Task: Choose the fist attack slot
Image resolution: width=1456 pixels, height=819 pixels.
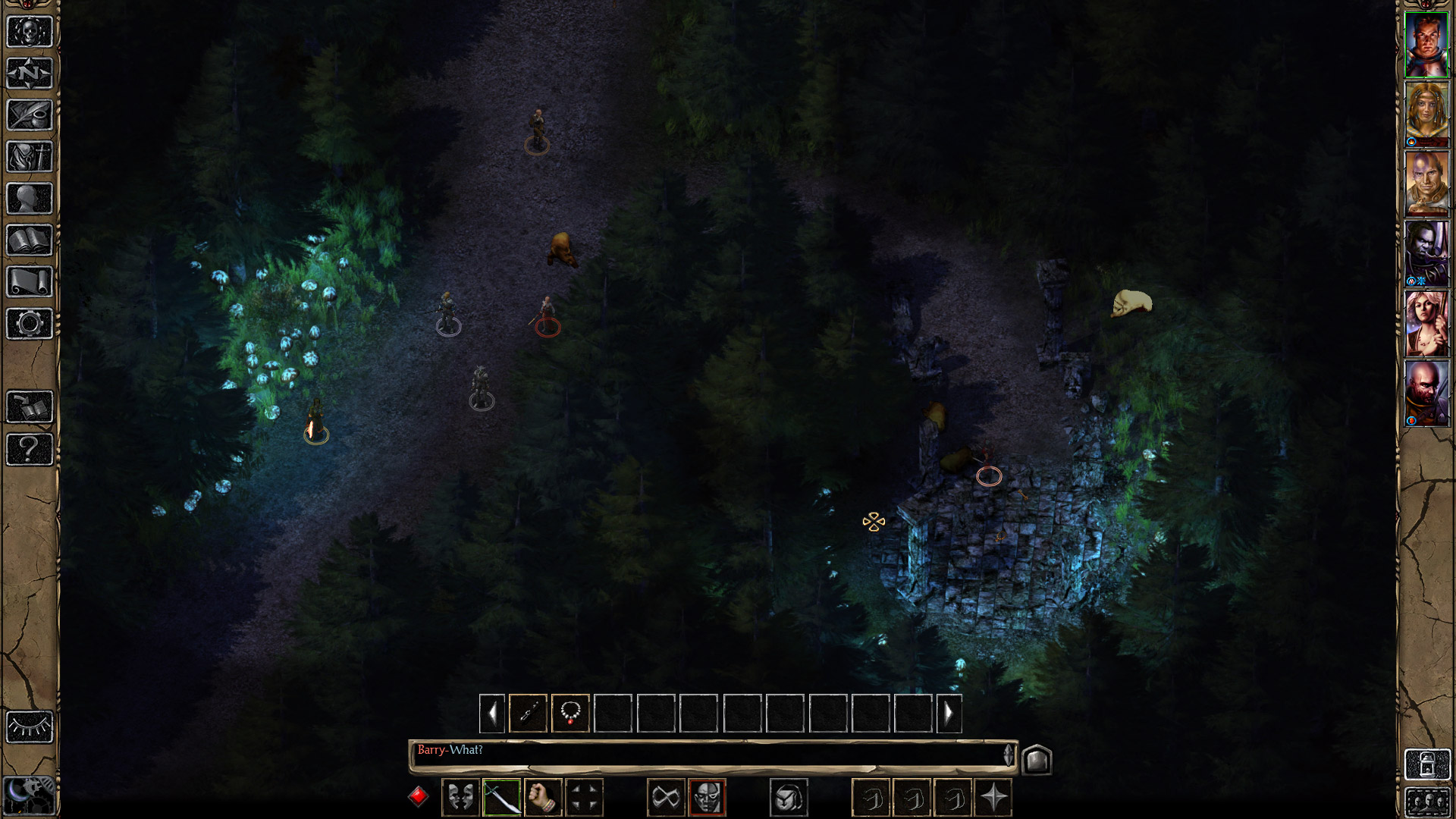Action: tap(542, 798)
